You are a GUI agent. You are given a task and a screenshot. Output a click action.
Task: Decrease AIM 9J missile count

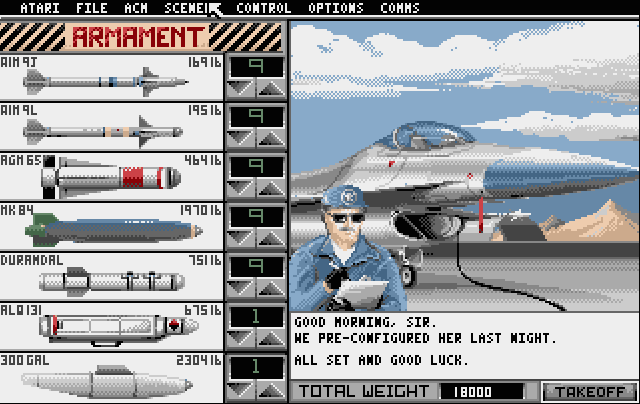[241, 89]
